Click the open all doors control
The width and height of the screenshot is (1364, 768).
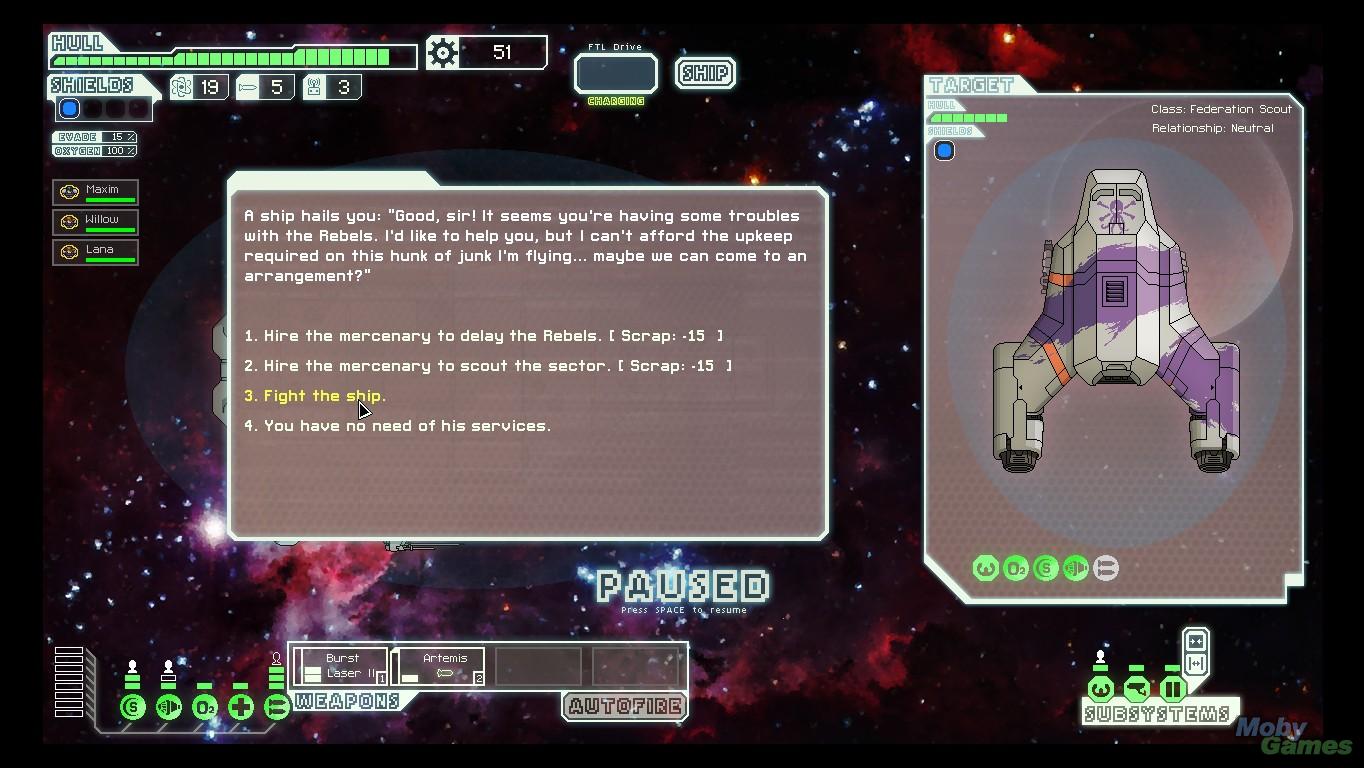pyautogui.click(x=1196, y=663)
